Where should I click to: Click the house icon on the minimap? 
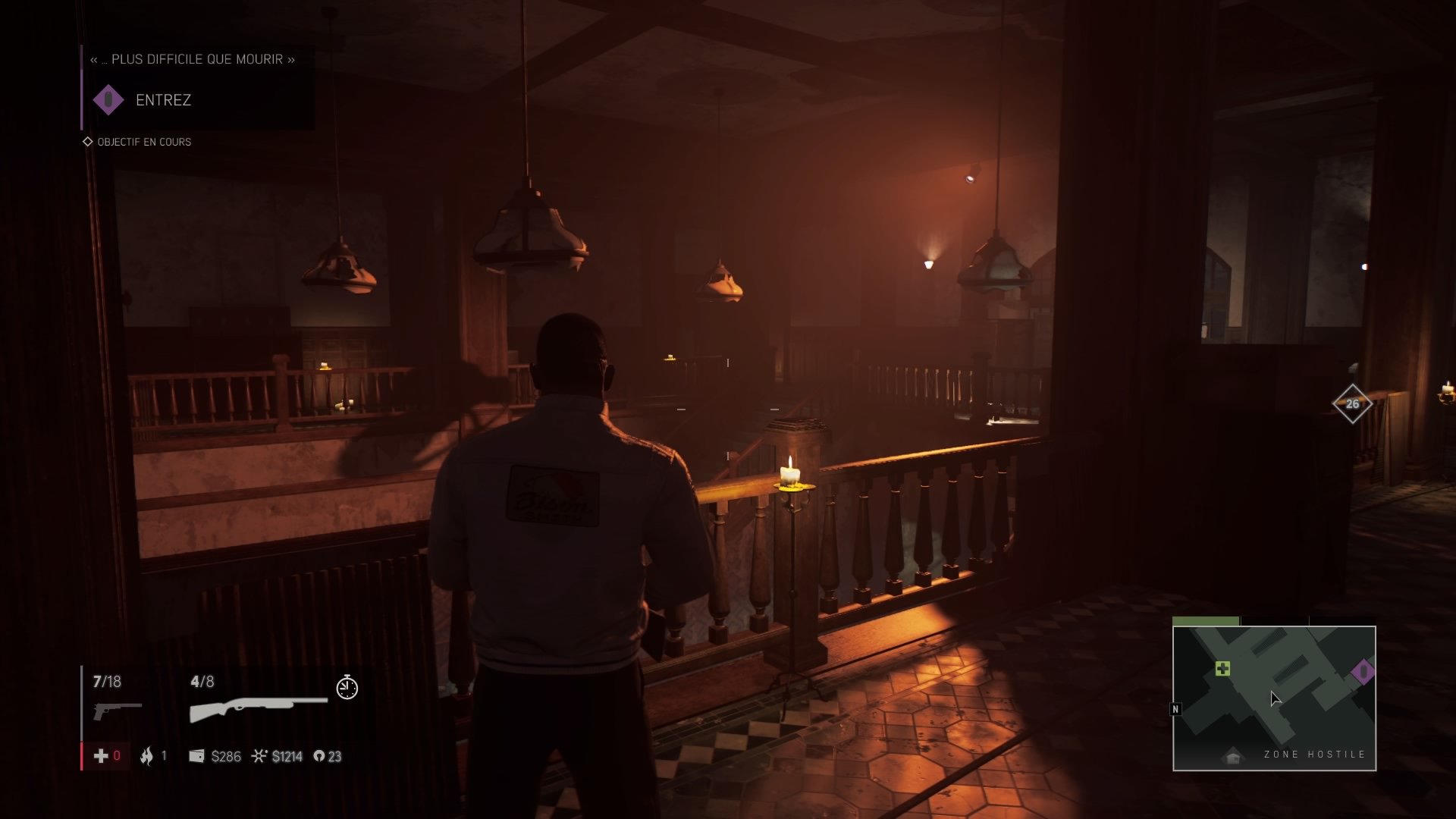point(1232,757)
